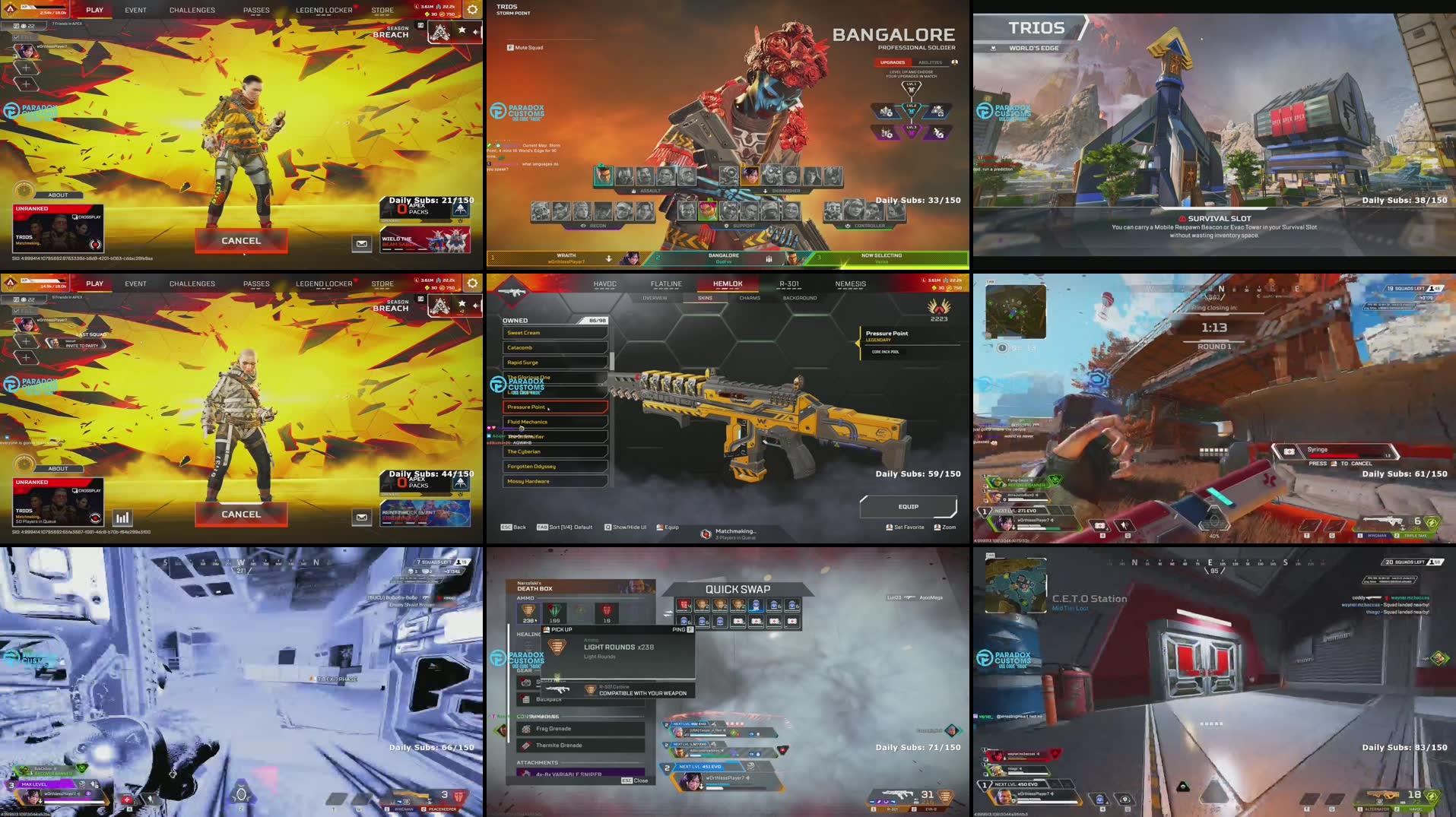Open the mail inbox envelope icon
1456x817 pixels.
pos(363,243)
